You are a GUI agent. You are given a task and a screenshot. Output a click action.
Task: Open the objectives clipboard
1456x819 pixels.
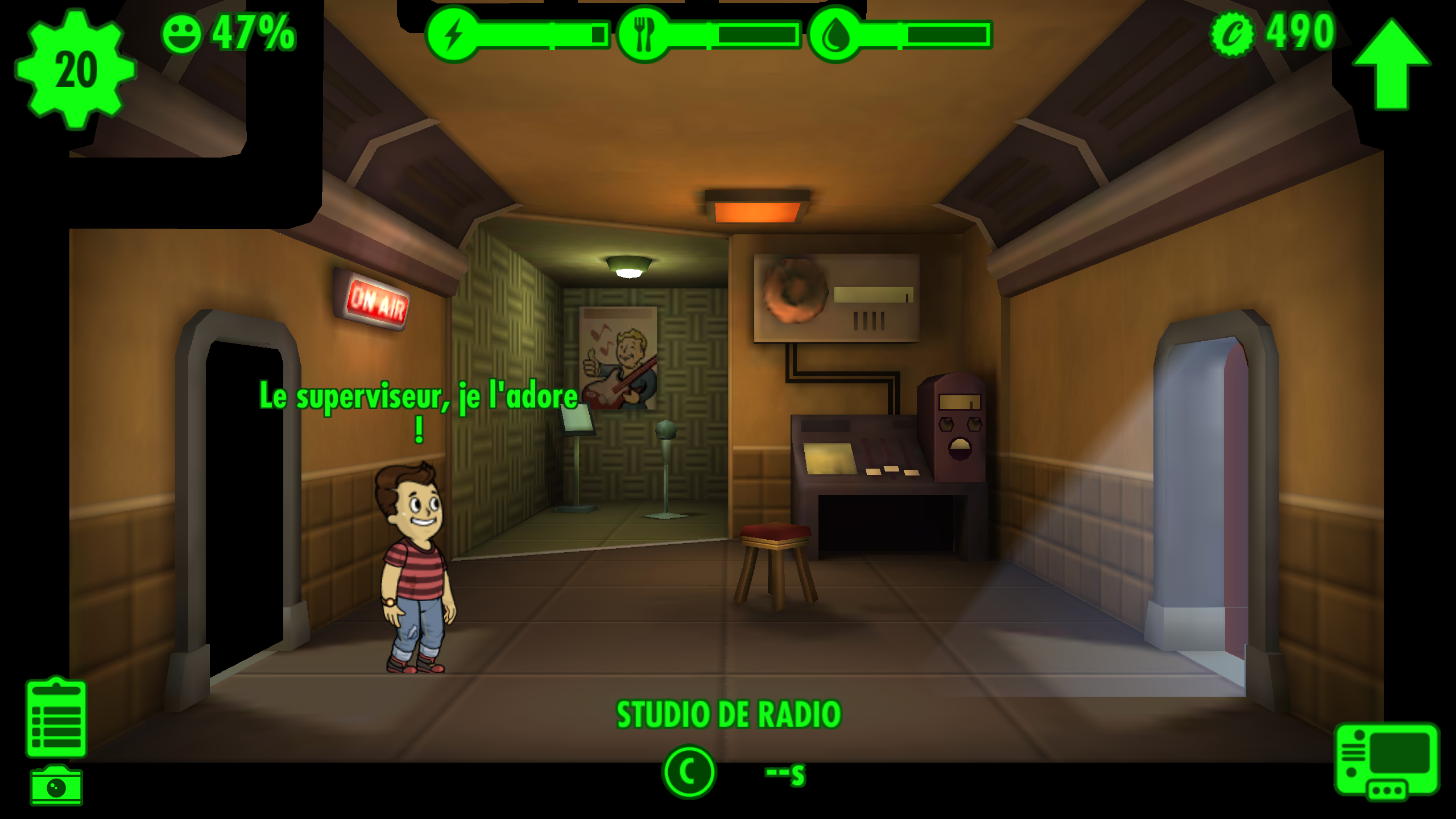pos(56,719)
